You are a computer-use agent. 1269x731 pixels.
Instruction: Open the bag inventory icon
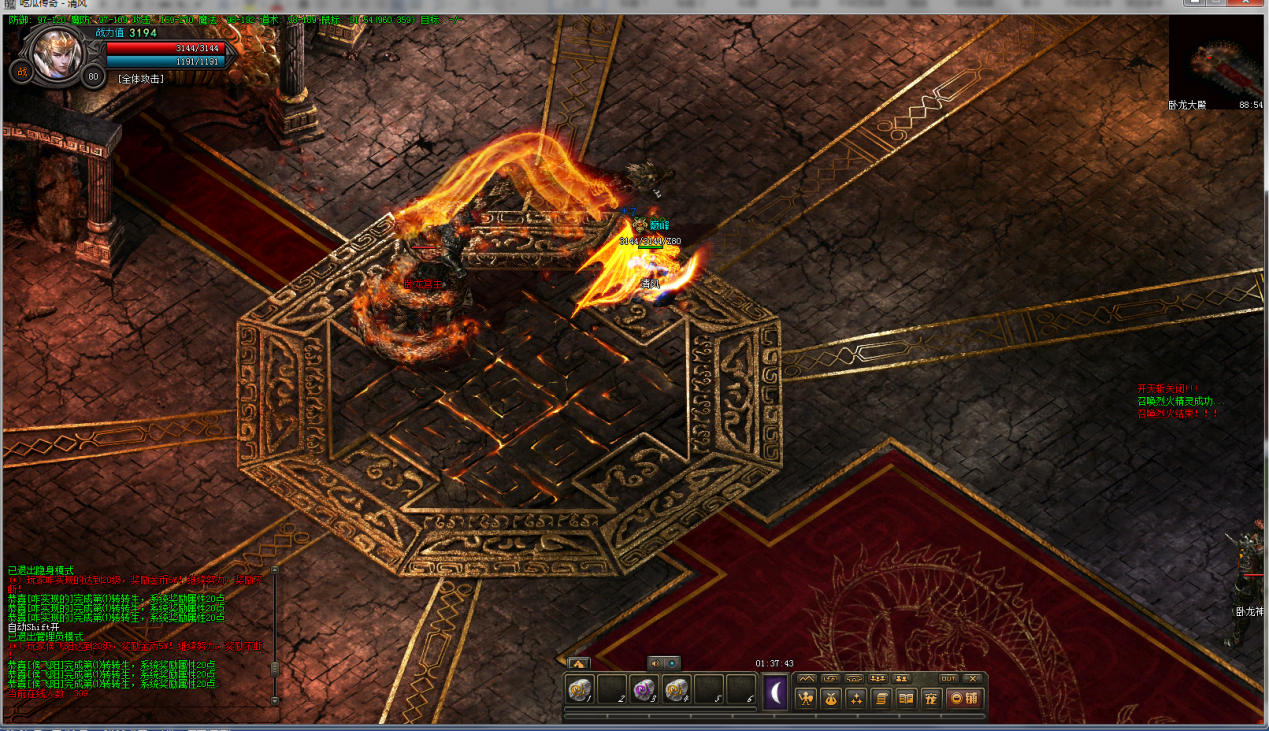coord(830,699)
